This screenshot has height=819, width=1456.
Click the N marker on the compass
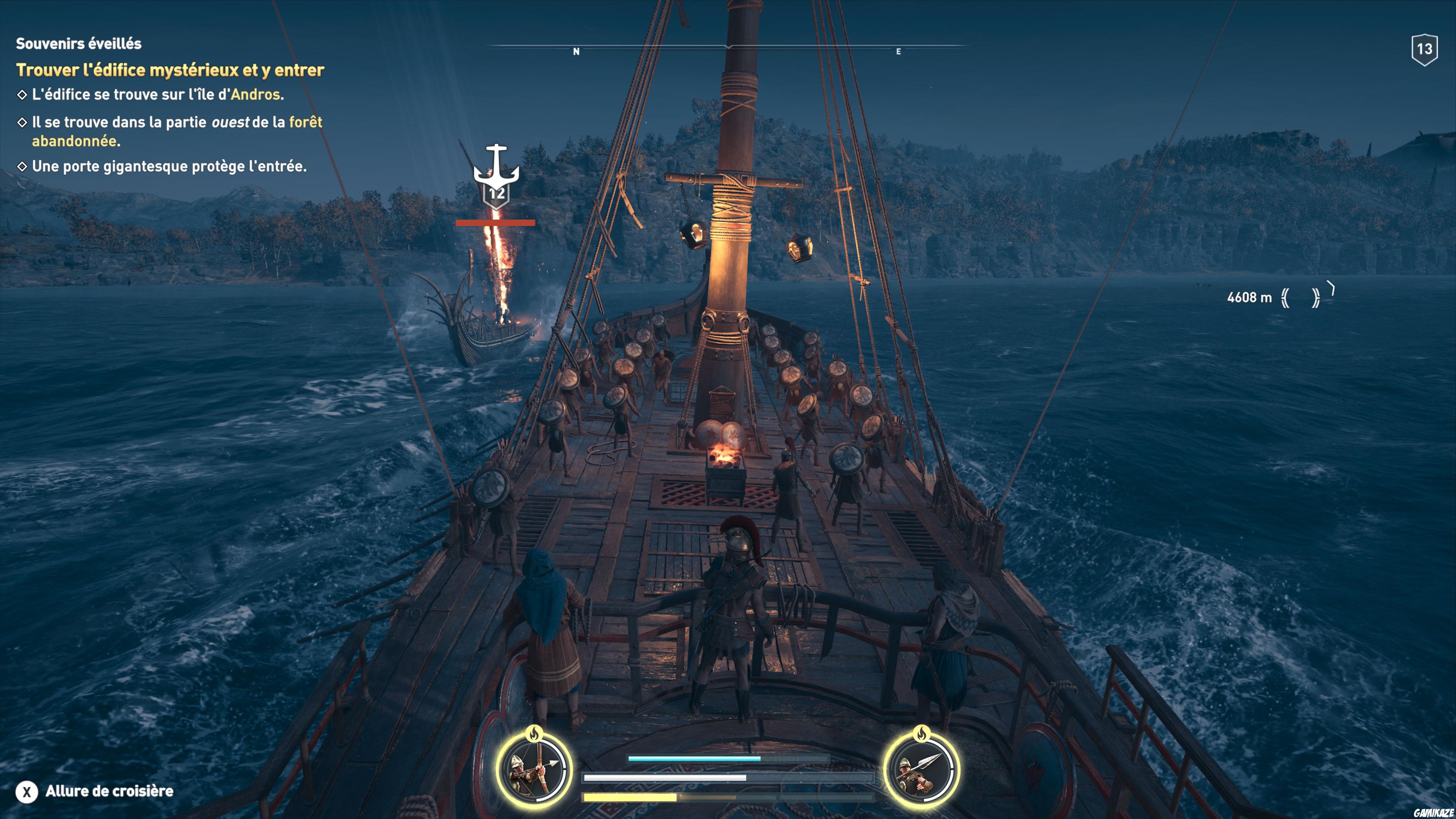tap(576, 51)
